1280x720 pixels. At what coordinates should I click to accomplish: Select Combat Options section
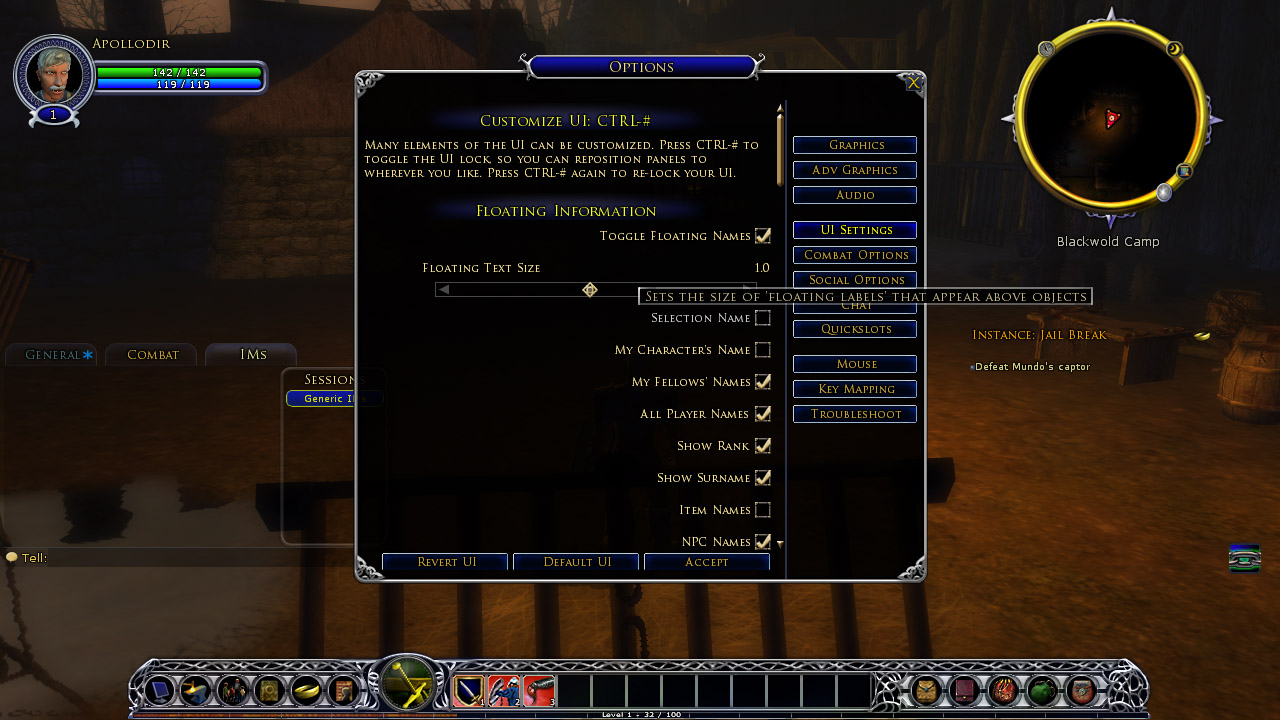[x=855, y=255]
